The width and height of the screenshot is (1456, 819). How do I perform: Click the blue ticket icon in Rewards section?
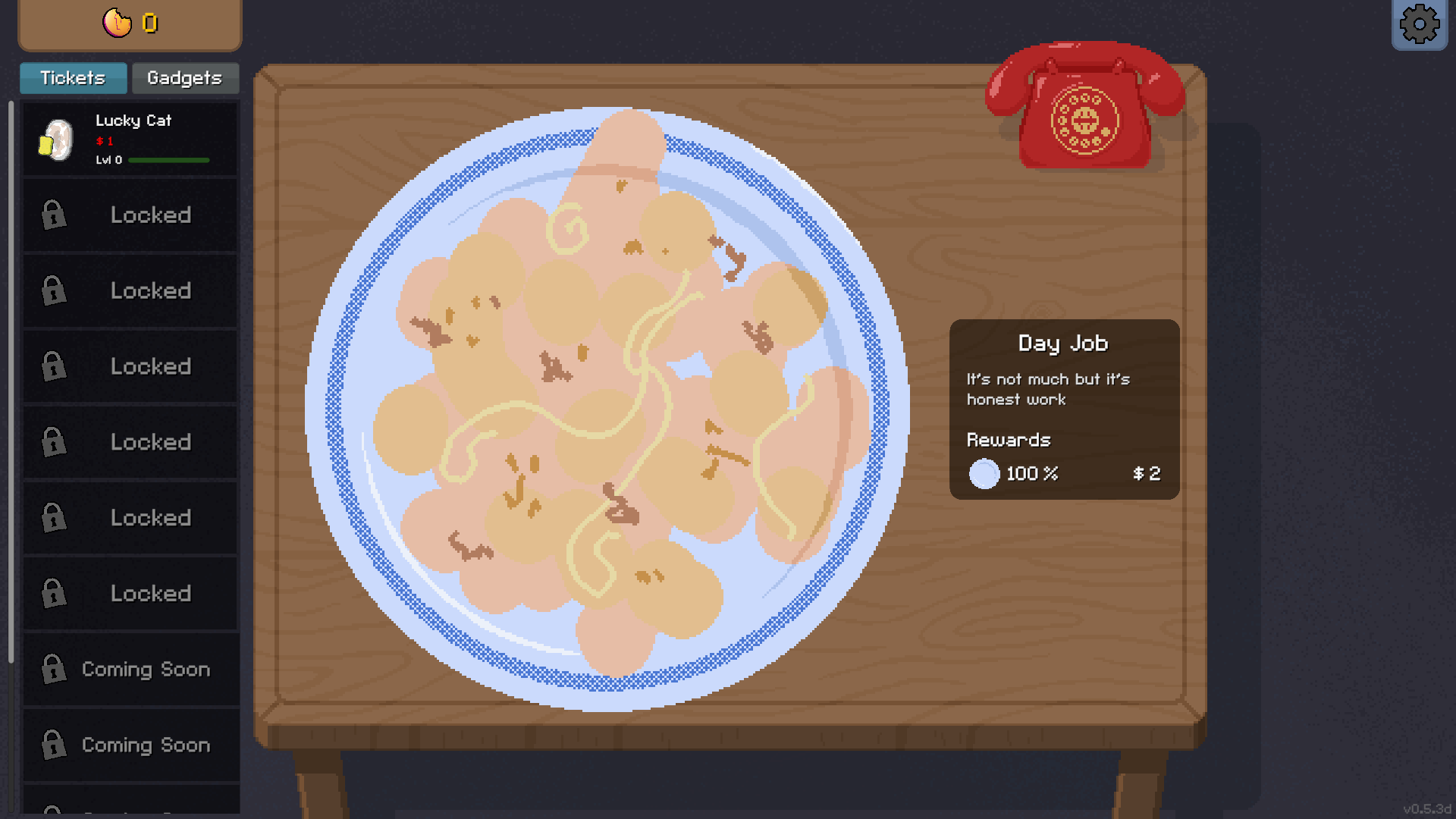coord(984,474)
